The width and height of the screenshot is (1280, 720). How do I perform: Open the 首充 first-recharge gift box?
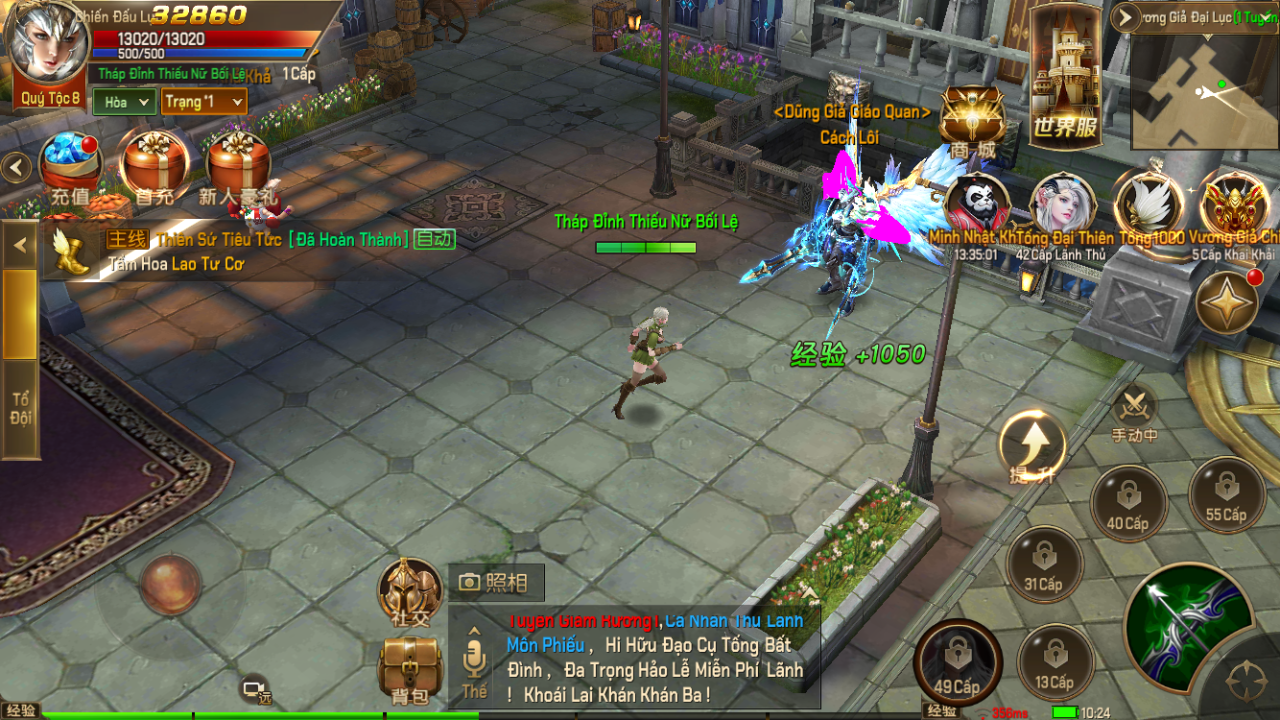tap(154, 164)
